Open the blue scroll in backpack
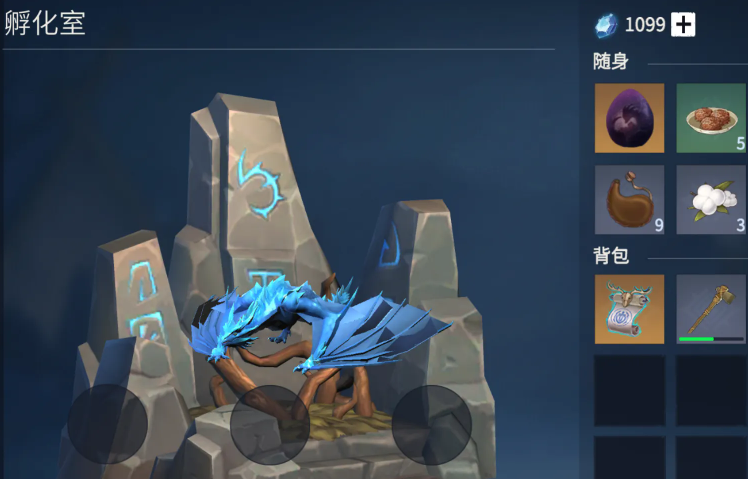748x479 pixels. (629, 310)
